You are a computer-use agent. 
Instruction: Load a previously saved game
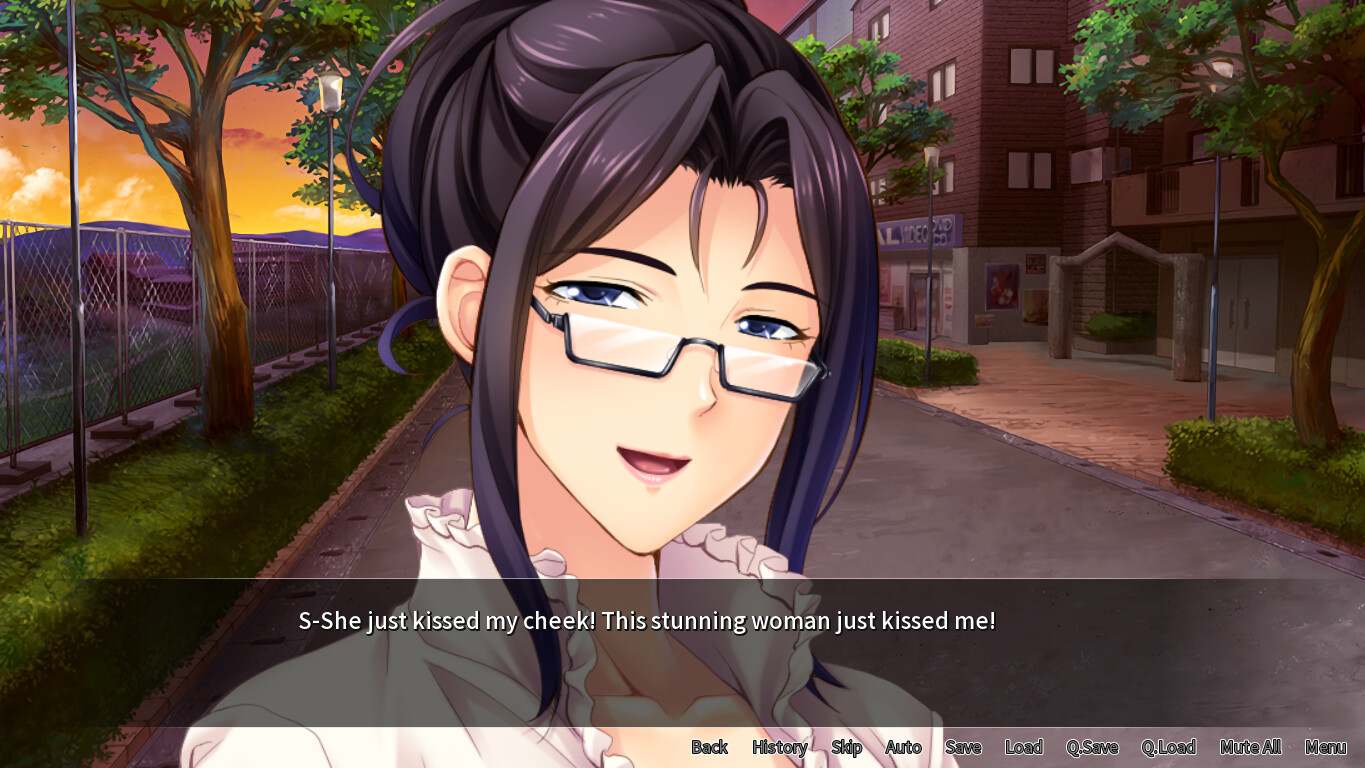[1023, 747]
